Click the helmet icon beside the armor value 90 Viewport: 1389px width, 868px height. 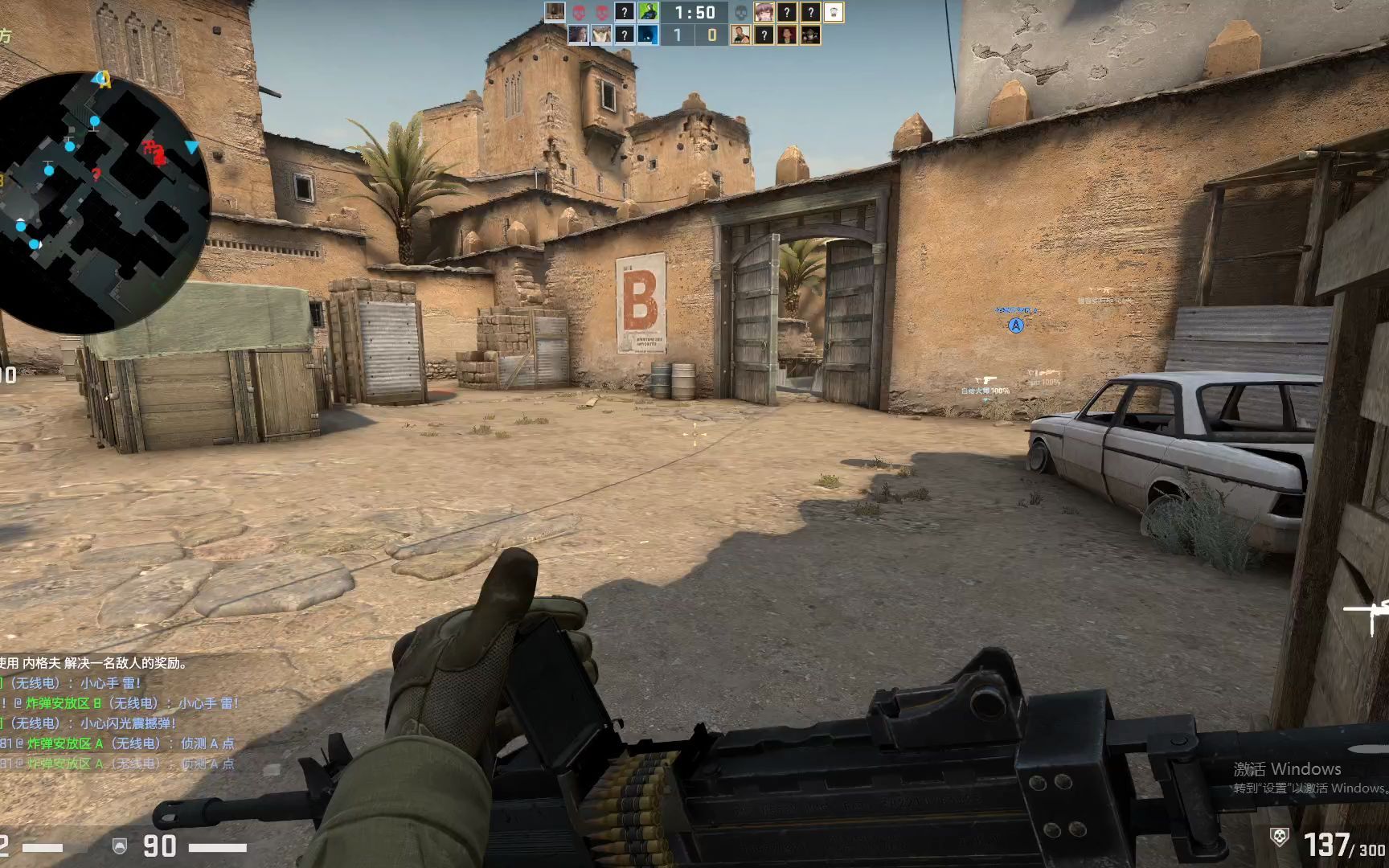click(120, 845)
